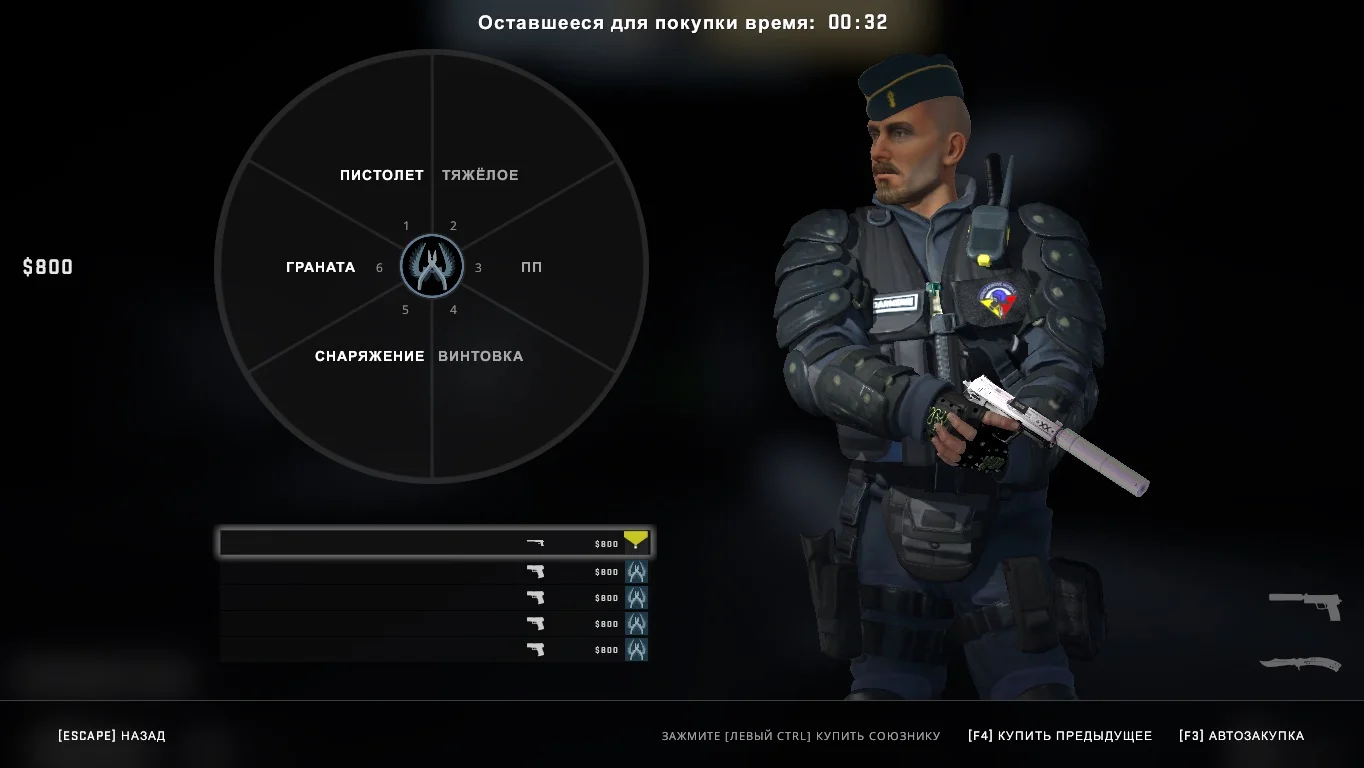This screenshot has height=768, width=1364.
Task: Open the ГРАНАТА grenade category
Action: [x=320, y=267]
